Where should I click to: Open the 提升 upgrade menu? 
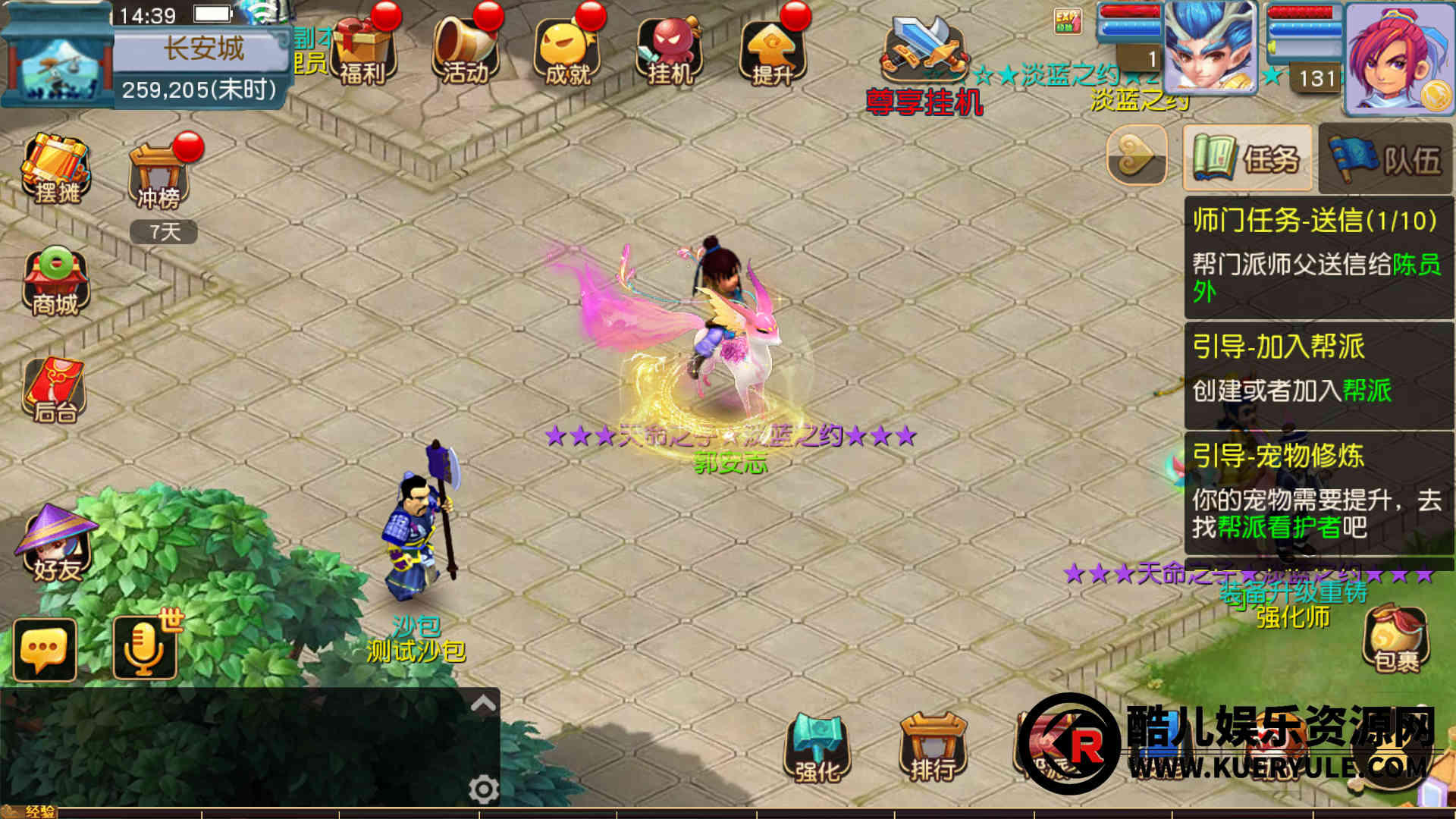[772, 49]
